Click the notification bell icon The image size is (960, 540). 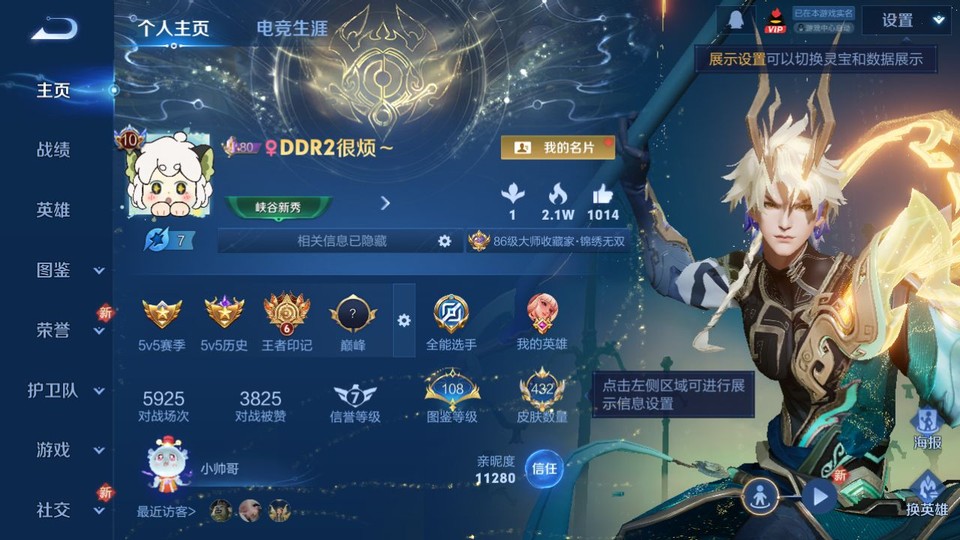736,20
